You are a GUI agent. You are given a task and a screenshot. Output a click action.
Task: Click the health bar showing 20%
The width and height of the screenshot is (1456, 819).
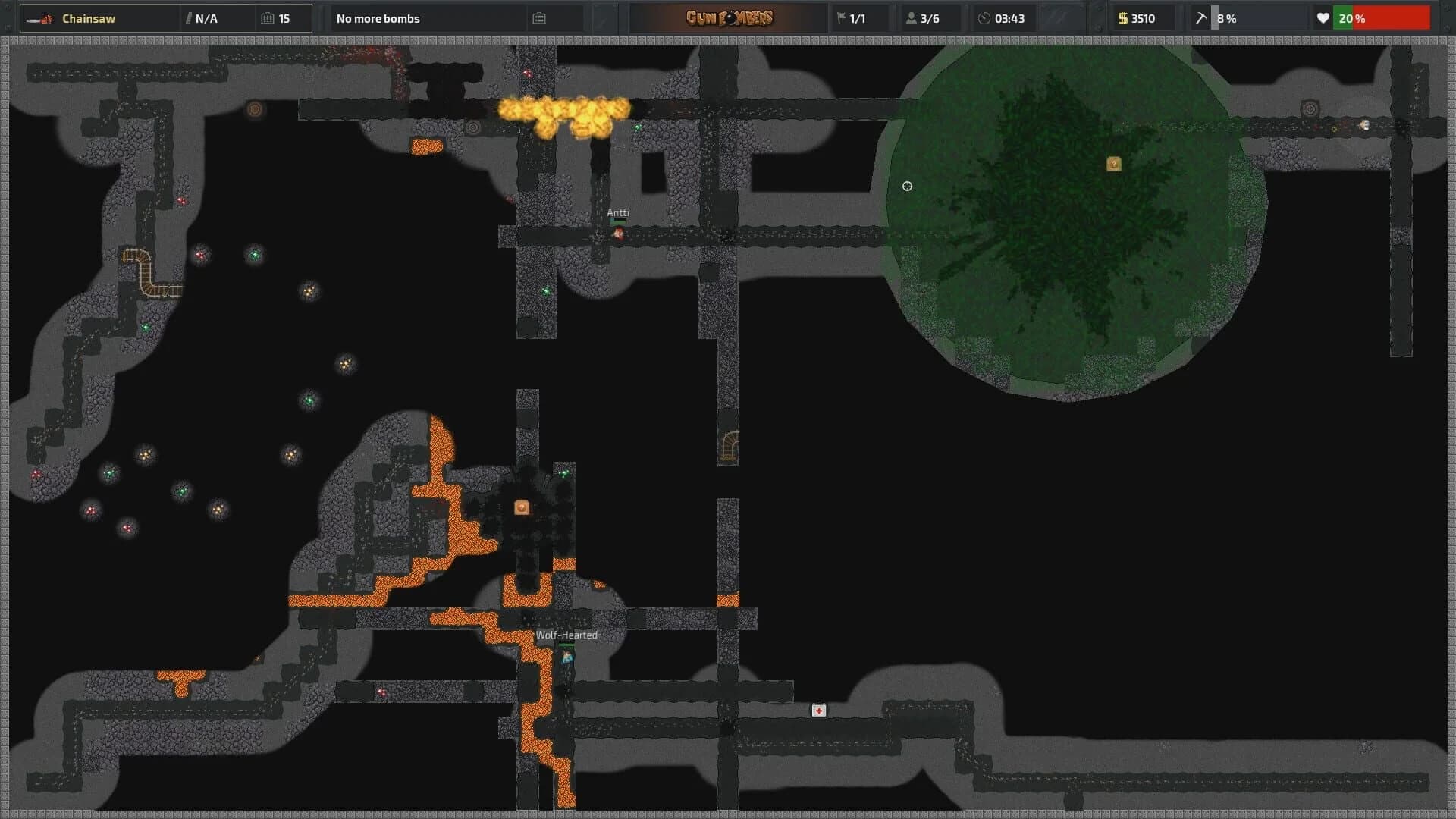1382,18
